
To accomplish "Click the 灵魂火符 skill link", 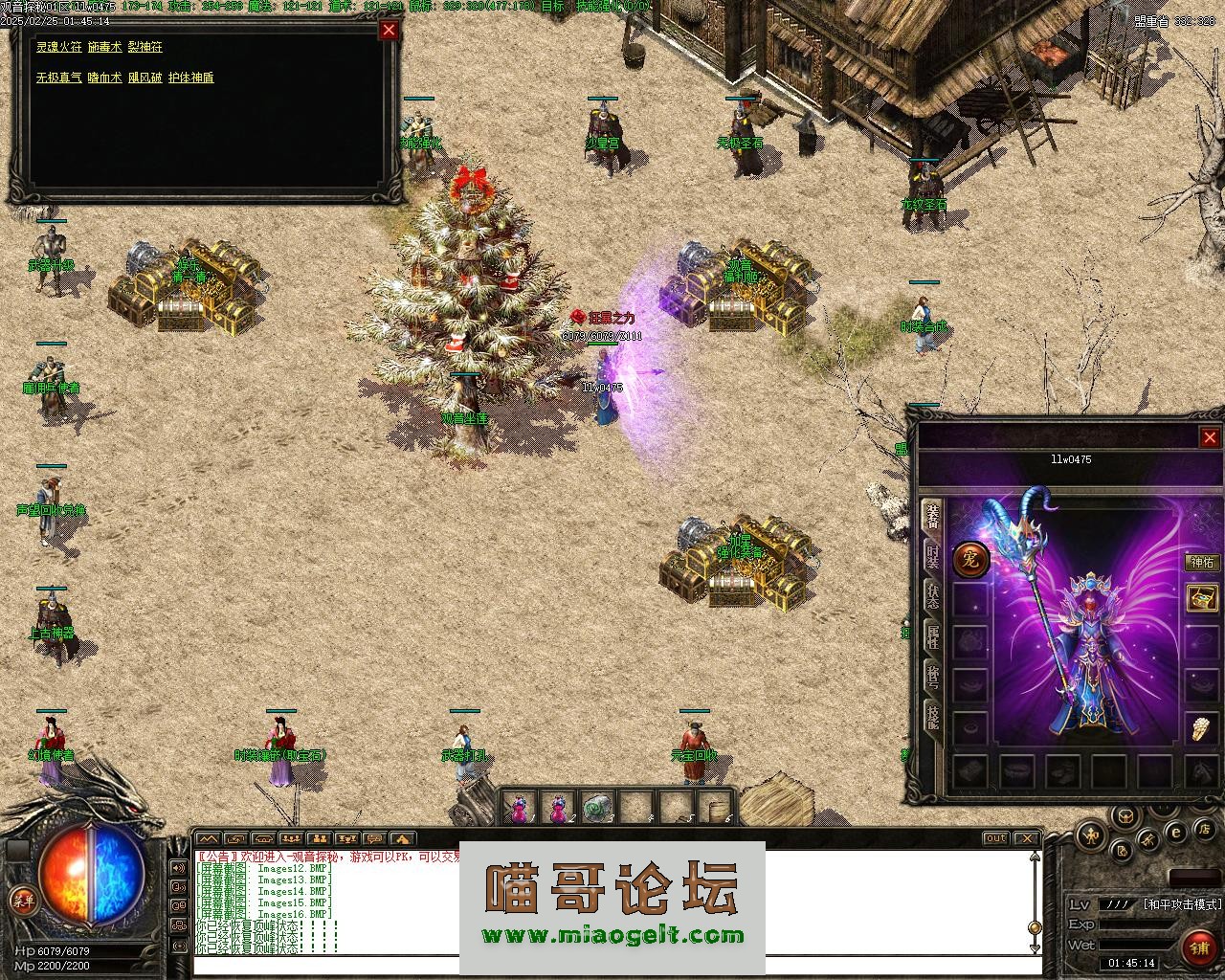I will point(59,47).
